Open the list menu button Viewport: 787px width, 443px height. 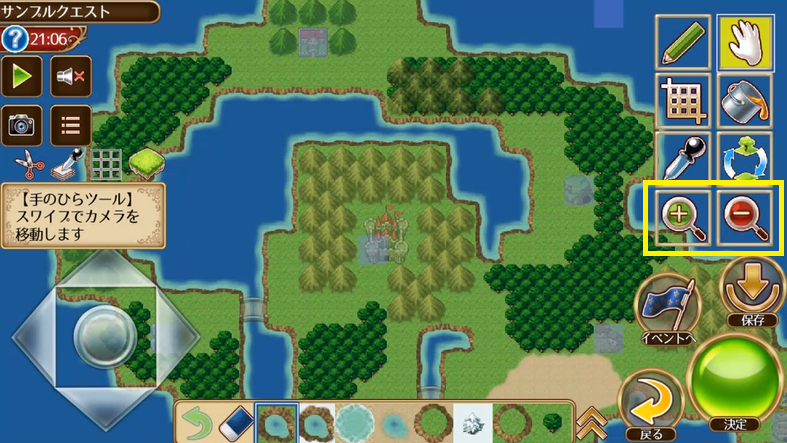click(70, 125)
